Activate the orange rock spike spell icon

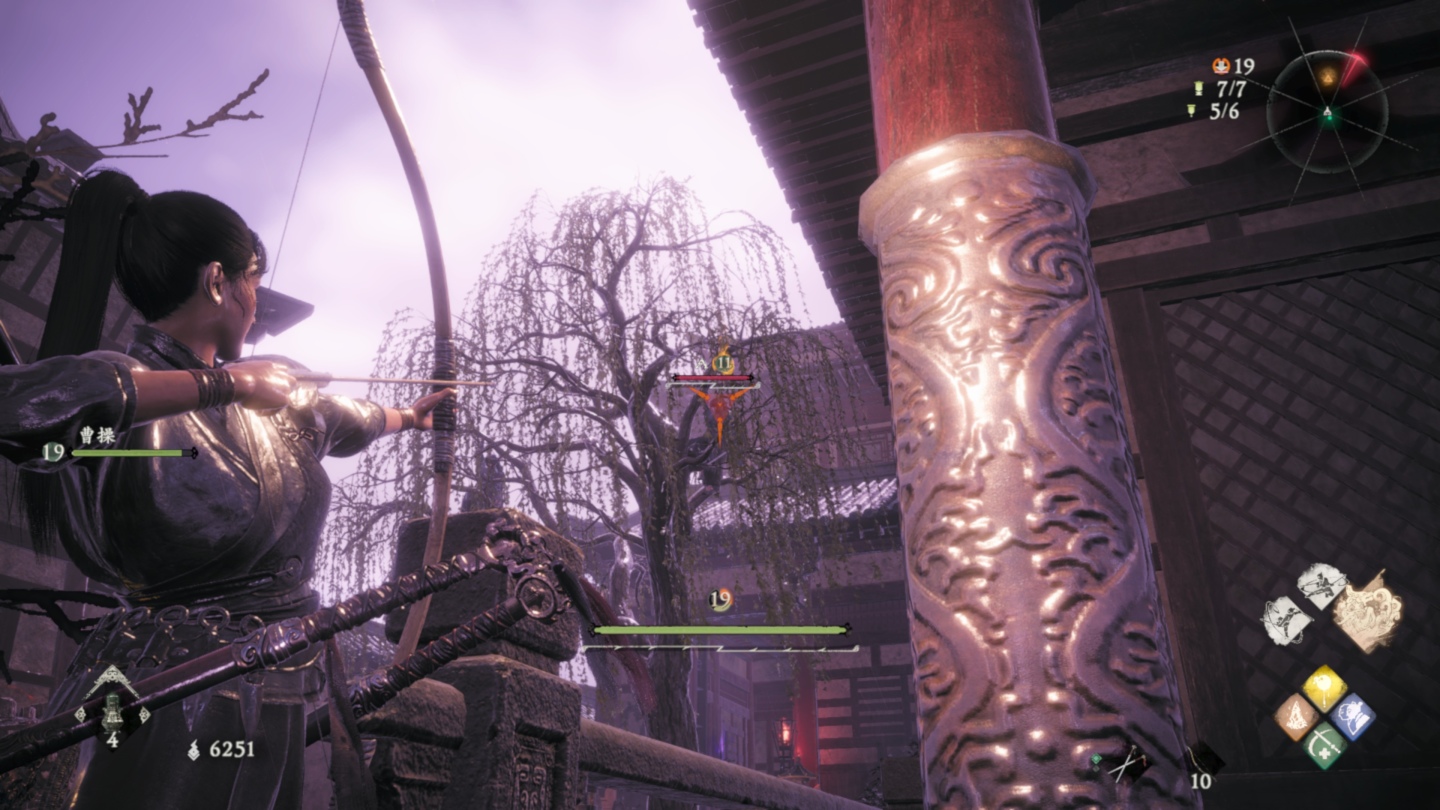[1295, 717]
